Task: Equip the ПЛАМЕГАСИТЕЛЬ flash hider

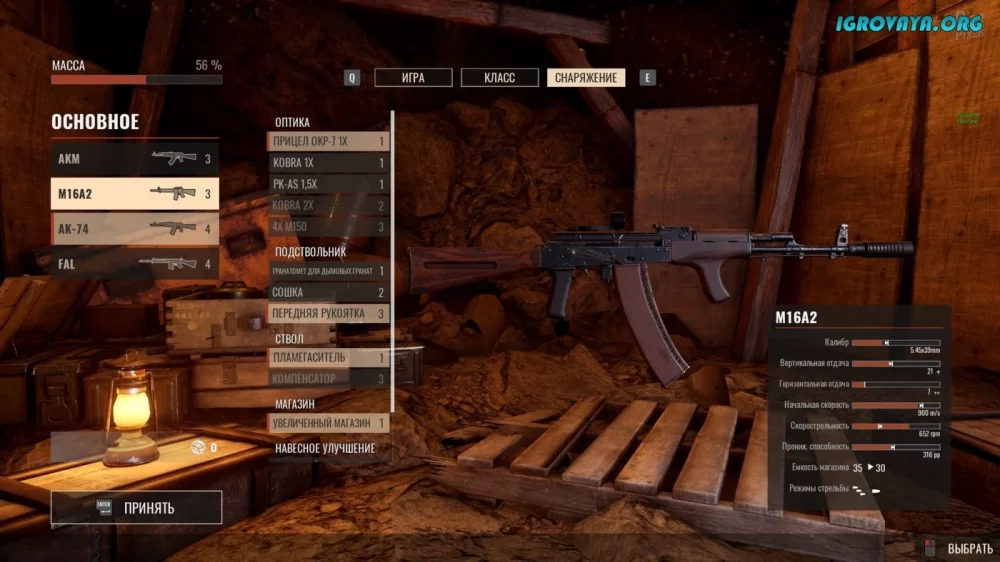Action: 328,358
